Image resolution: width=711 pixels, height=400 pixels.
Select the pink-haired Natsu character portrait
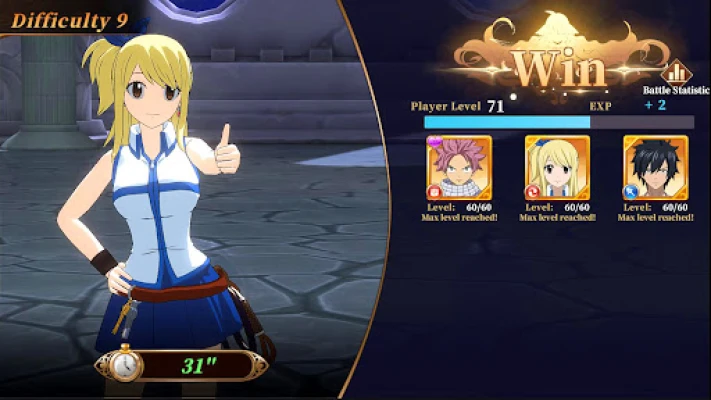[x=459, y=167]
